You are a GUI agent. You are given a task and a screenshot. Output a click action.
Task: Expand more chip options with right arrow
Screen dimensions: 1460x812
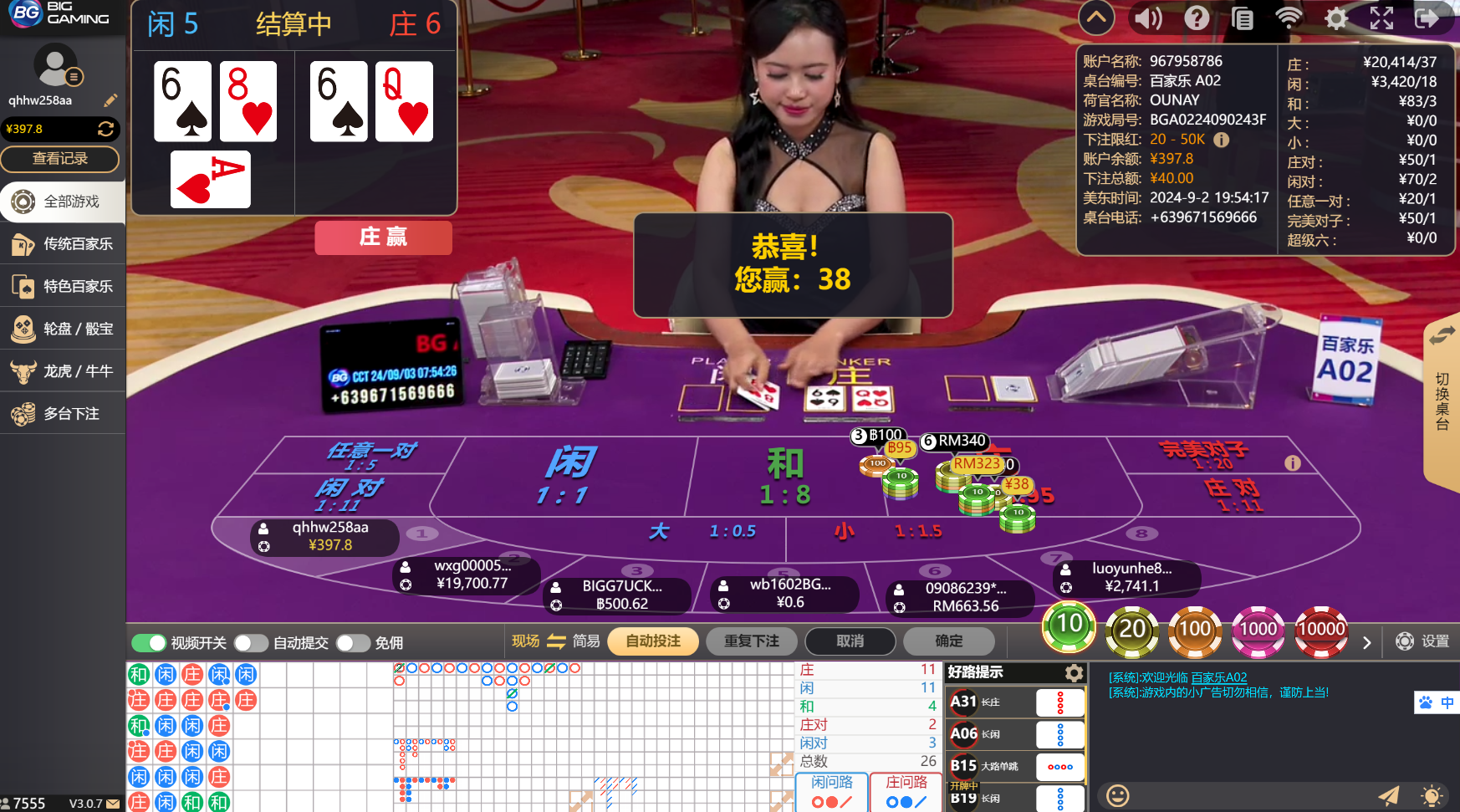click(1367, 642)
